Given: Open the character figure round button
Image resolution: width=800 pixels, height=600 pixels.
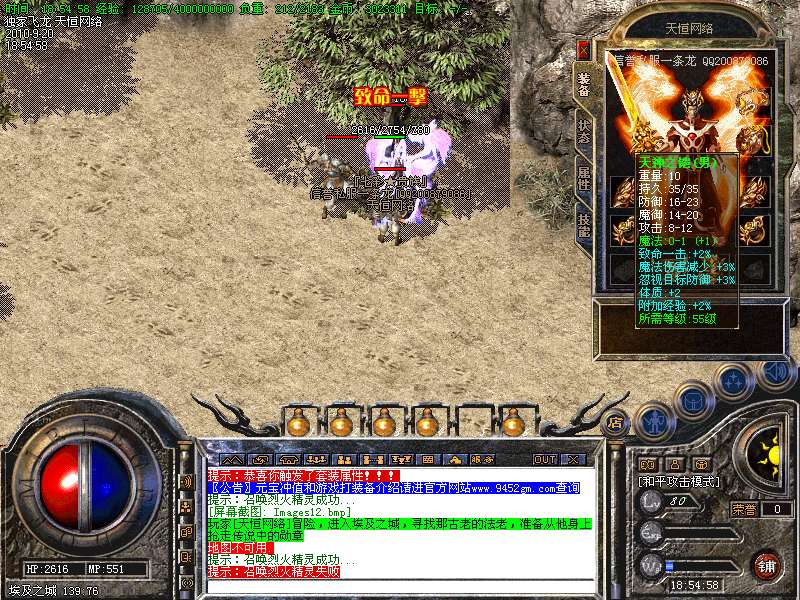Looking at the screenshot, I should [x=654, y=422].
